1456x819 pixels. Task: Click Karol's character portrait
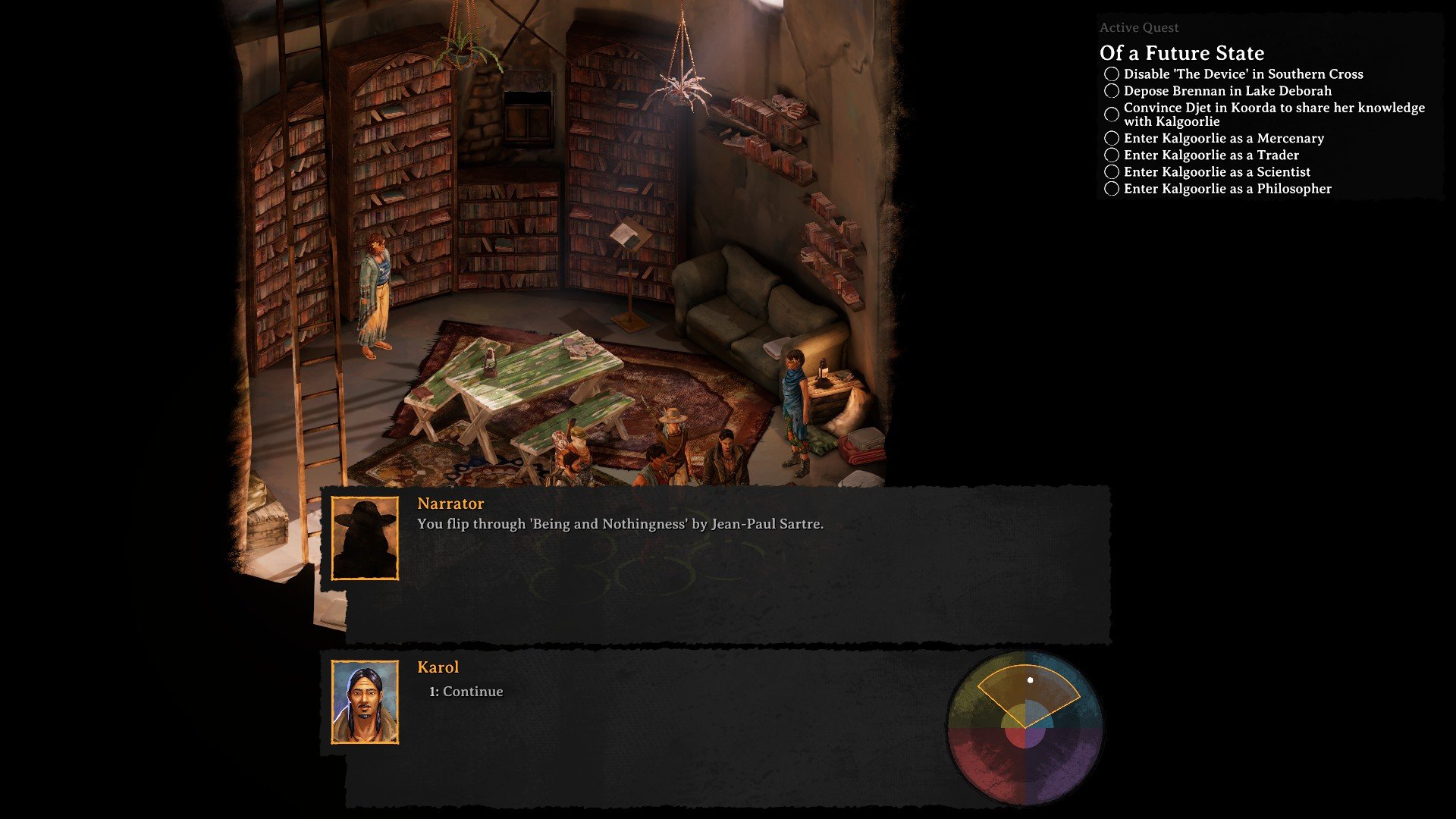click(365, 702)
